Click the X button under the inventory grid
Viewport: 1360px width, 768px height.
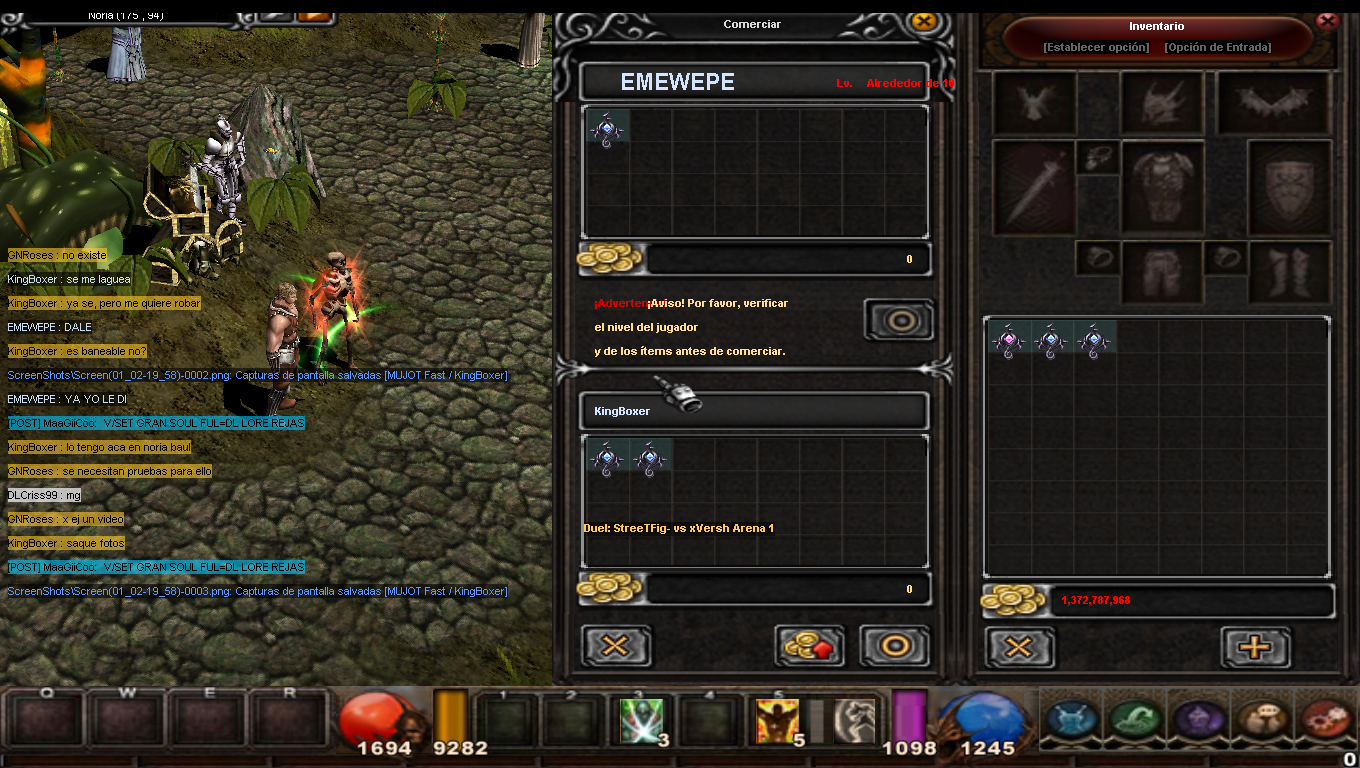click(x=1019, y=647)
